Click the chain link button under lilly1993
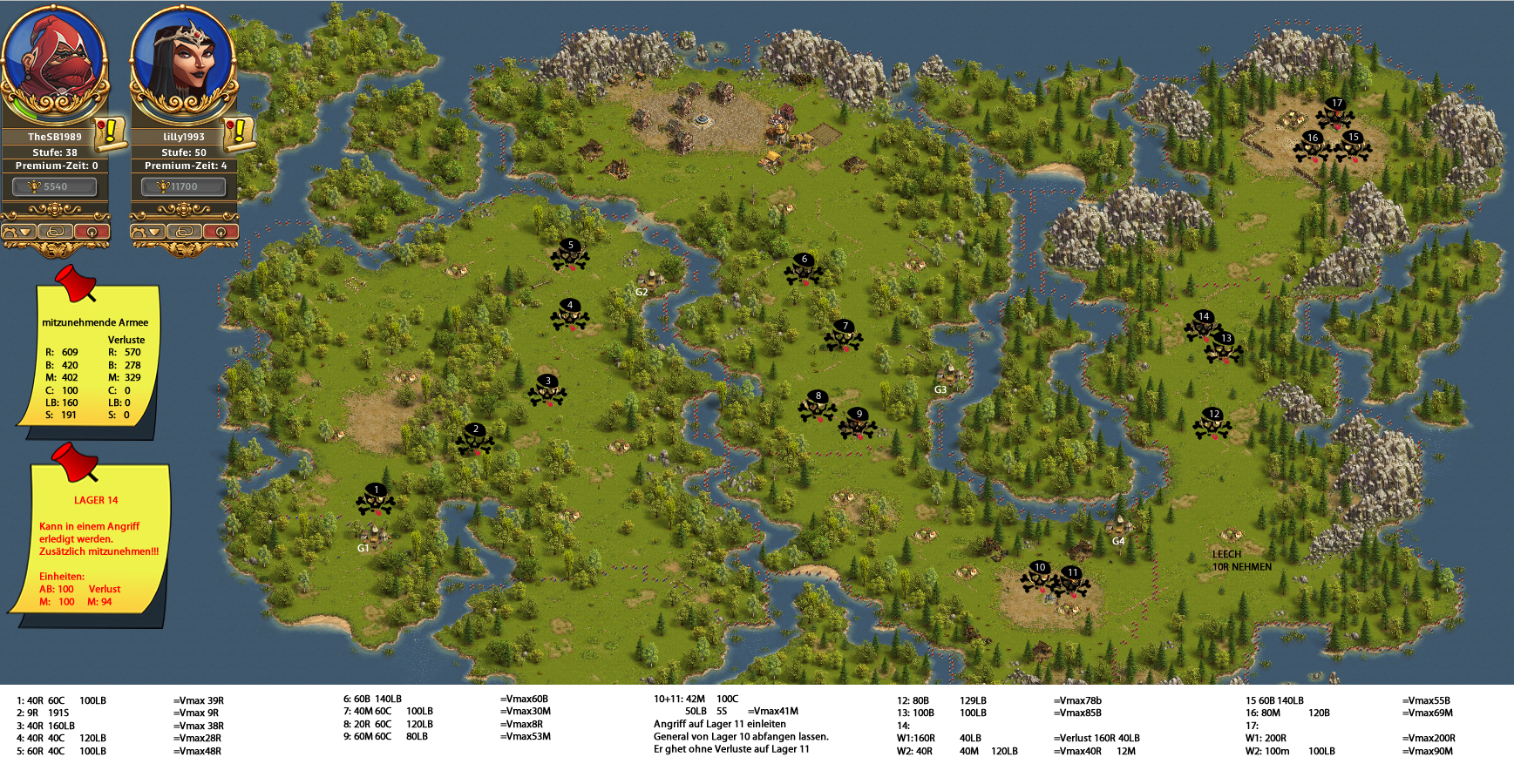The height and width of the screenshot is (784, 1514). (x=184, y=232)
